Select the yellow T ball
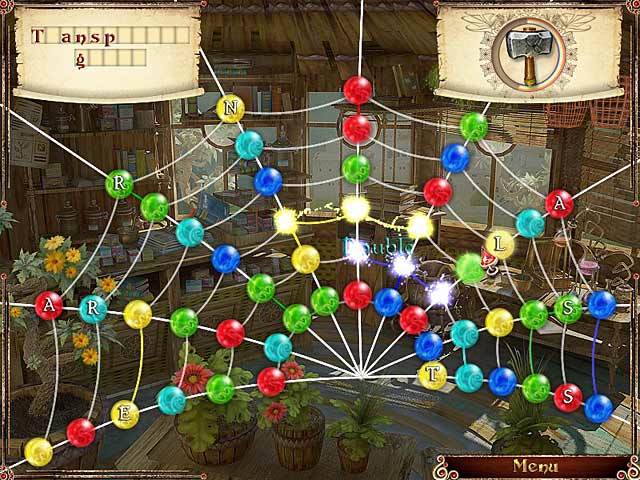Image resolution: width=640 pixels, height=480 pixels. (432, 375)
